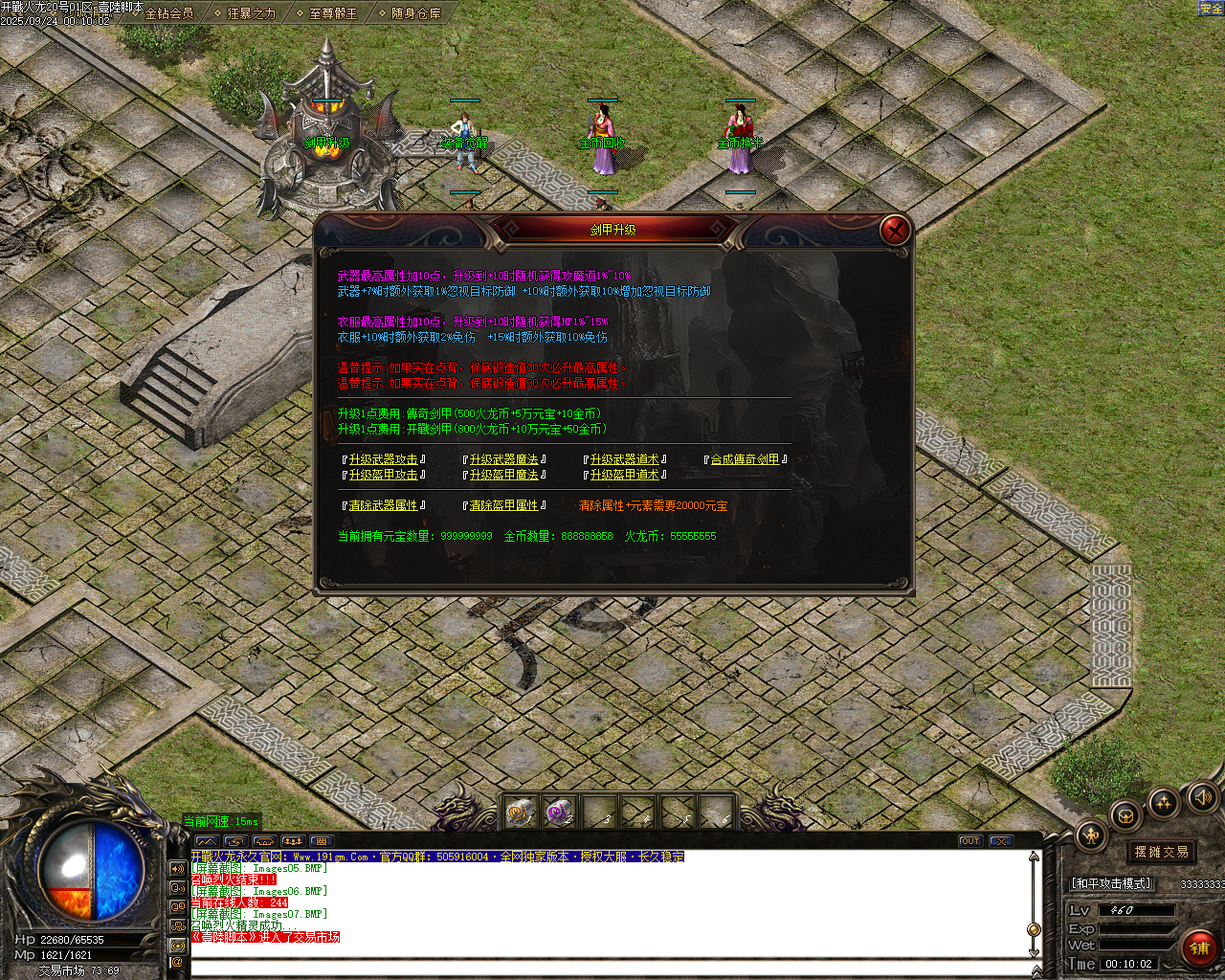The width and height of the screenshot is (1225, 980).
Task: Click the sparkle effects icon in right panel
Action: coord(1162,804)
